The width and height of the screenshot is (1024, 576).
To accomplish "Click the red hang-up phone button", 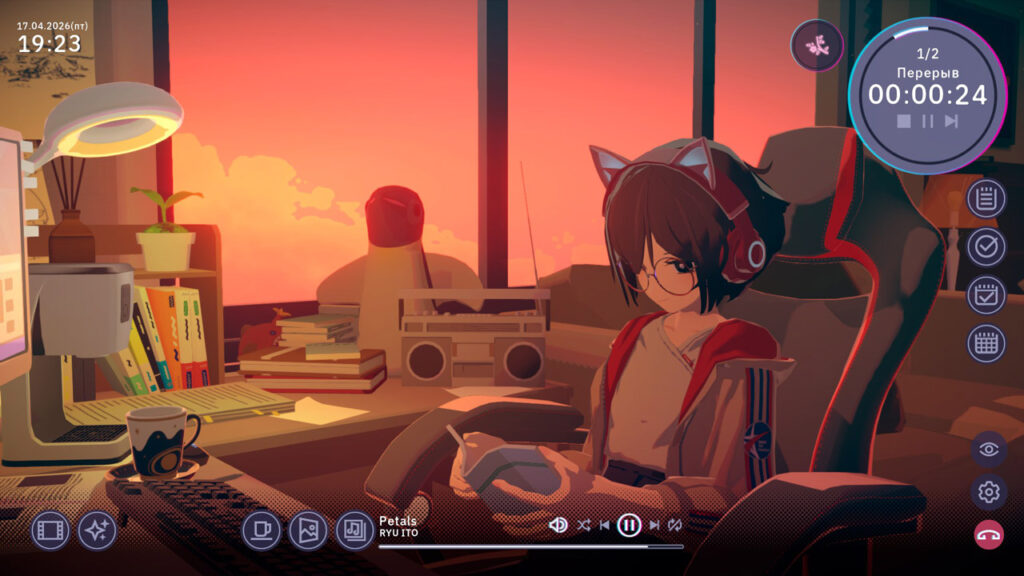I will pyautogui.click(x=989, y=535).
